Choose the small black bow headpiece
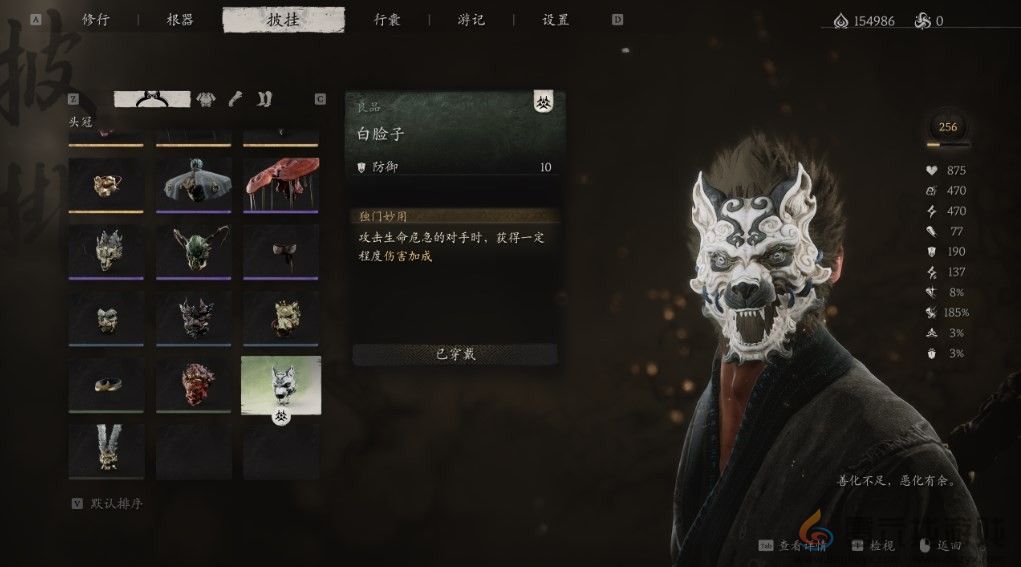 [x=281, y=250]
